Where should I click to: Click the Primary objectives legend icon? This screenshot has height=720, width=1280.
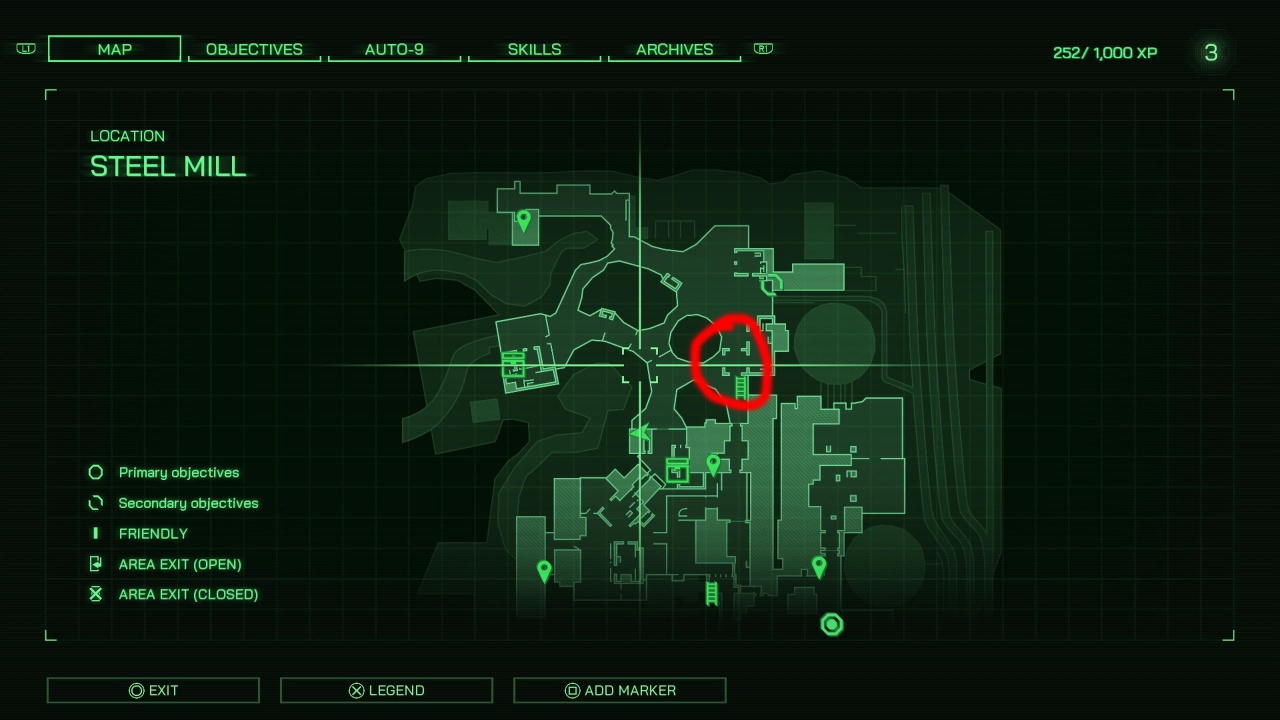(x=95, y=472)
